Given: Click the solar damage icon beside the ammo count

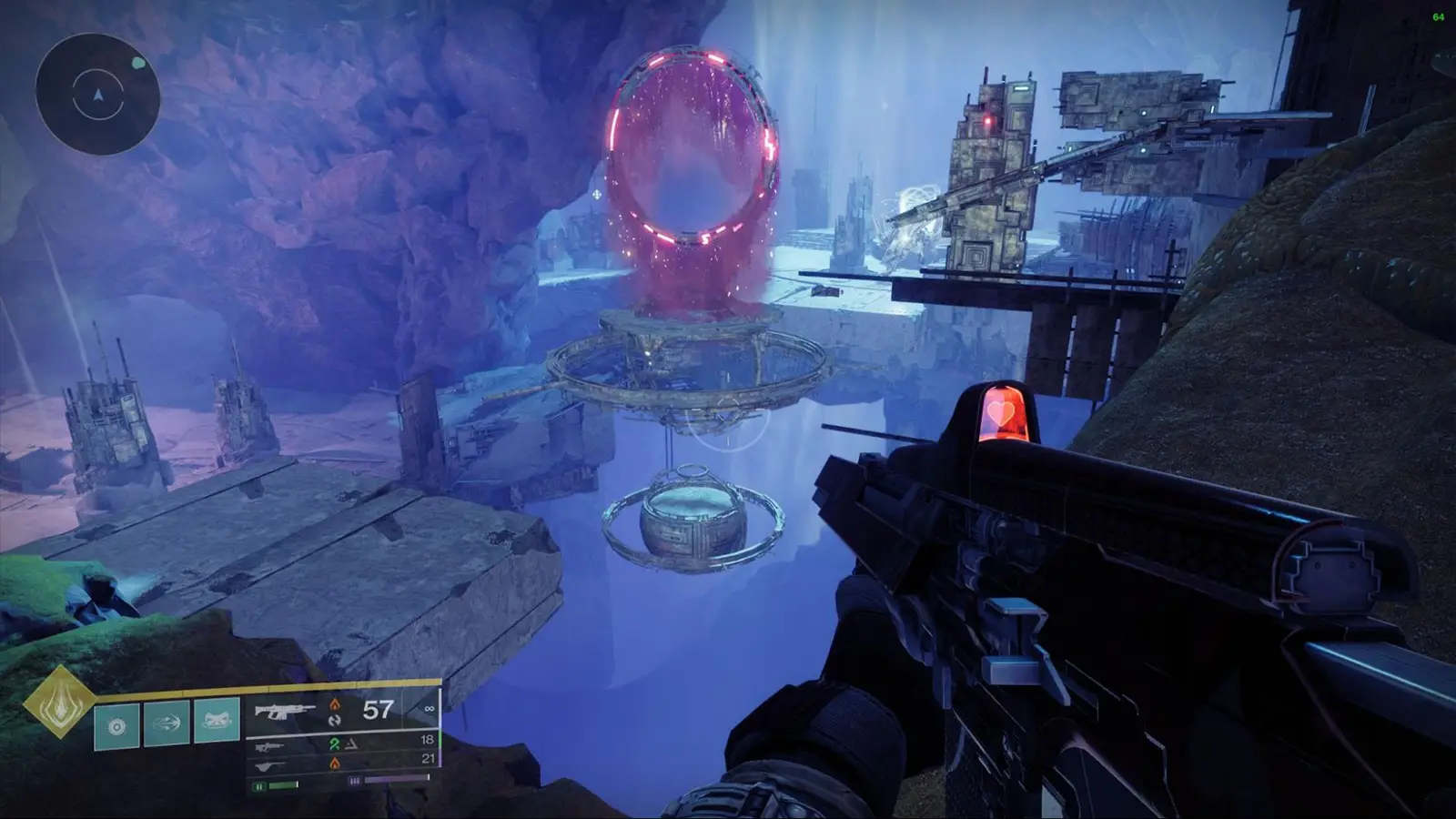Looking at the screenshot, I should [335, 704].
